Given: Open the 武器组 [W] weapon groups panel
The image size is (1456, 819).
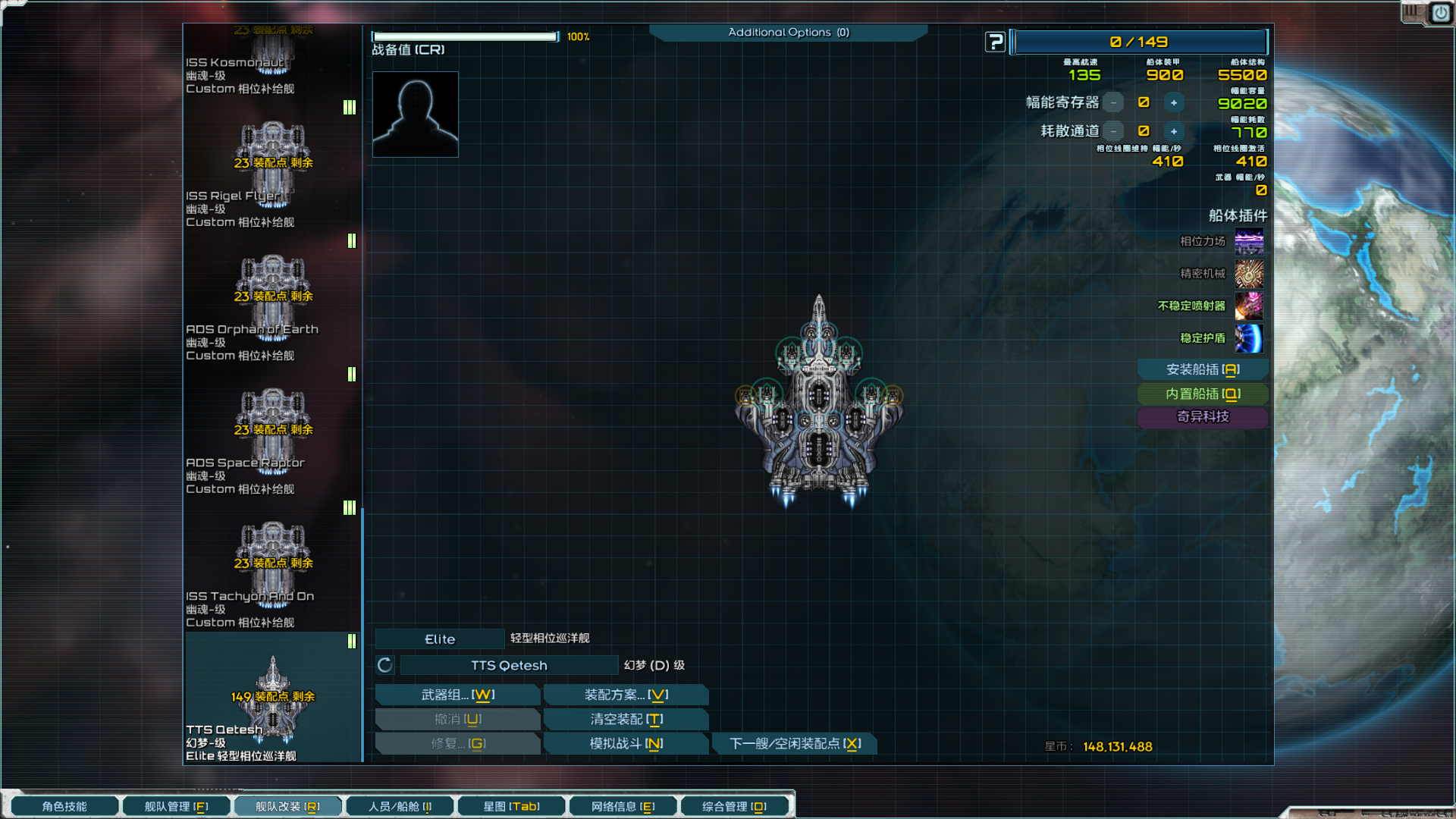Looking at the screenshot, I should point(457,694).
